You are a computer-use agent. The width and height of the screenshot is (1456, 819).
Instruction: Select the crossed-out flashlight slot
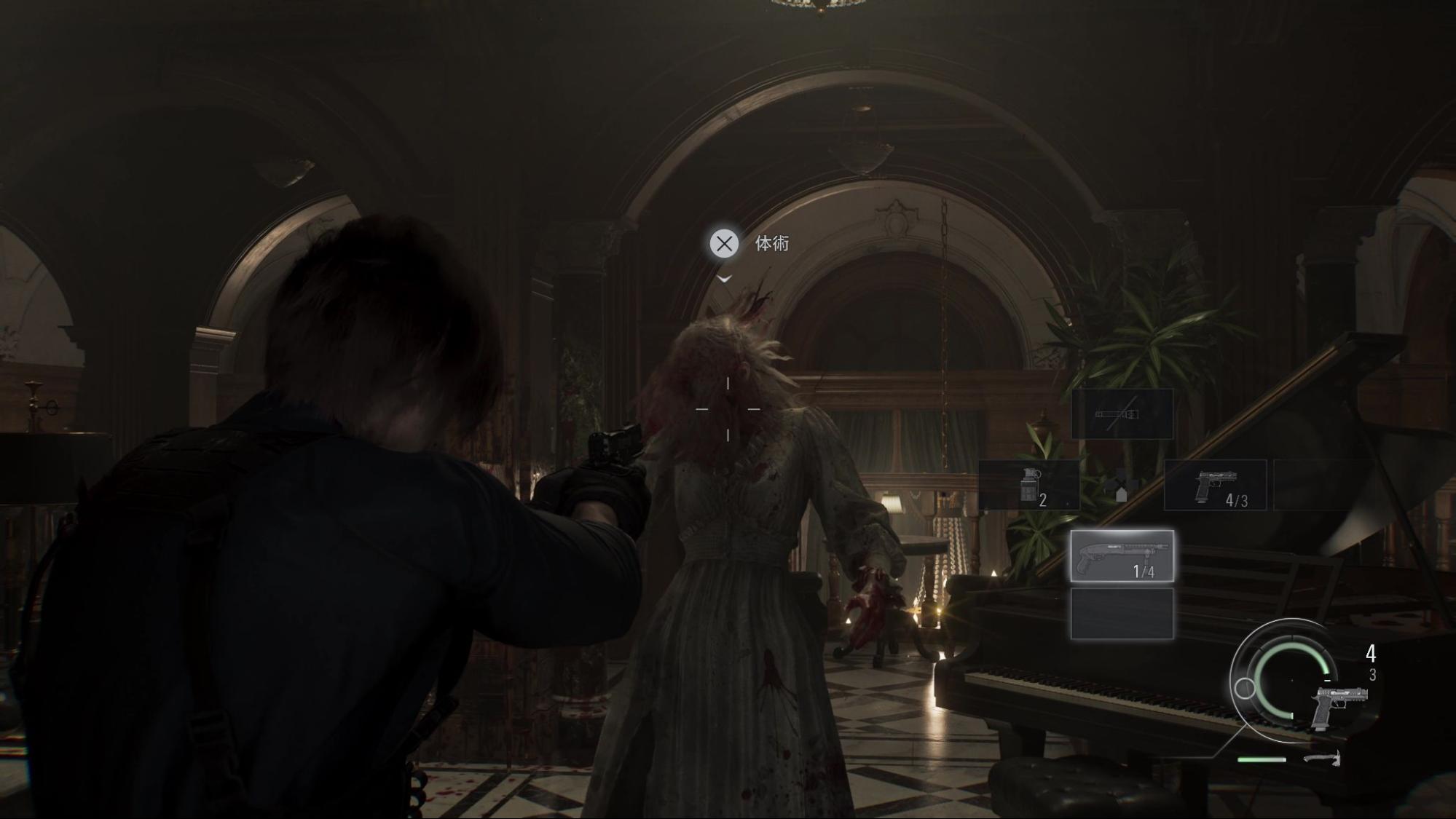click(x=1122, y=414)
